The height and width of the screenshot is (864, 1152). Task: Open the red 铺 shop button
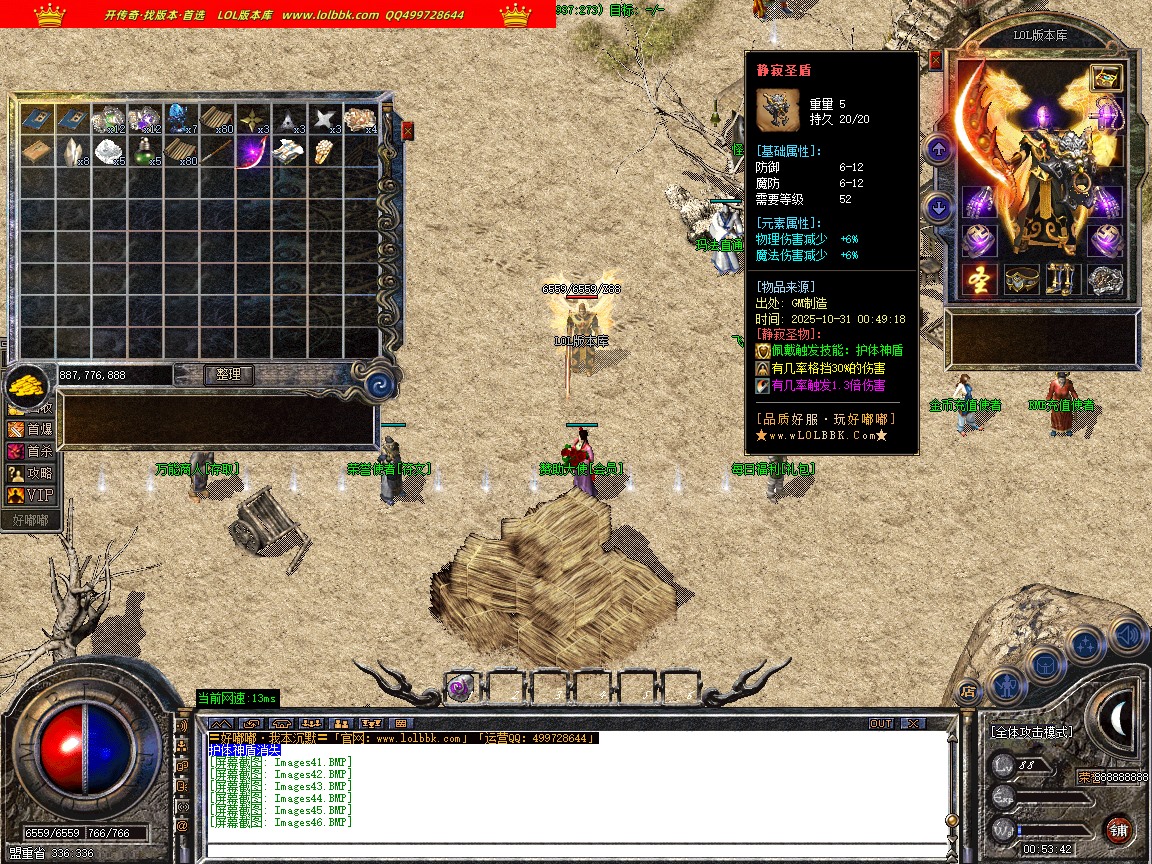tap(1118, 829)
